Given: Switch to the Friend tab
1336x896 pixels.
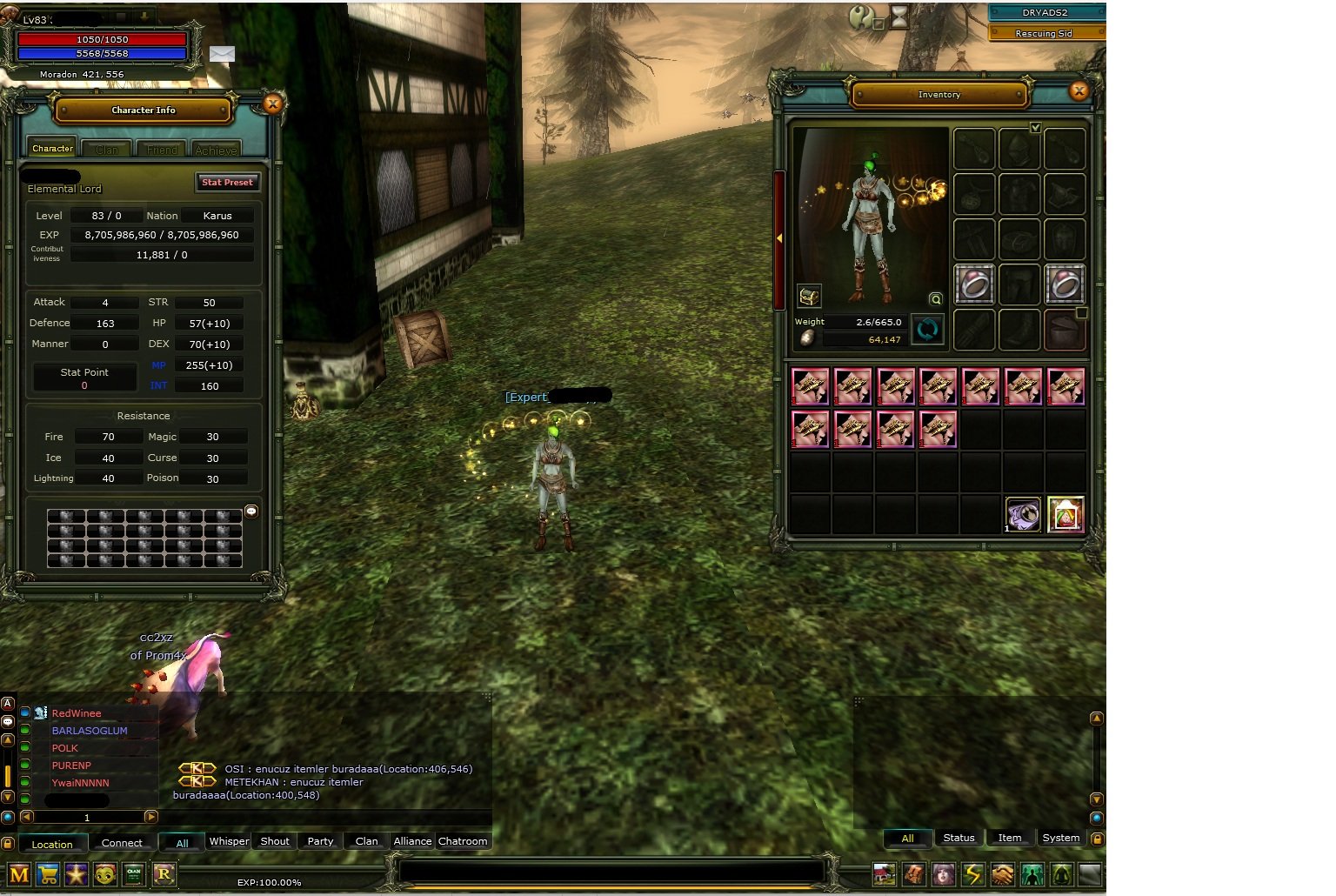Looking at the screenshot, I should click(162, 150).
